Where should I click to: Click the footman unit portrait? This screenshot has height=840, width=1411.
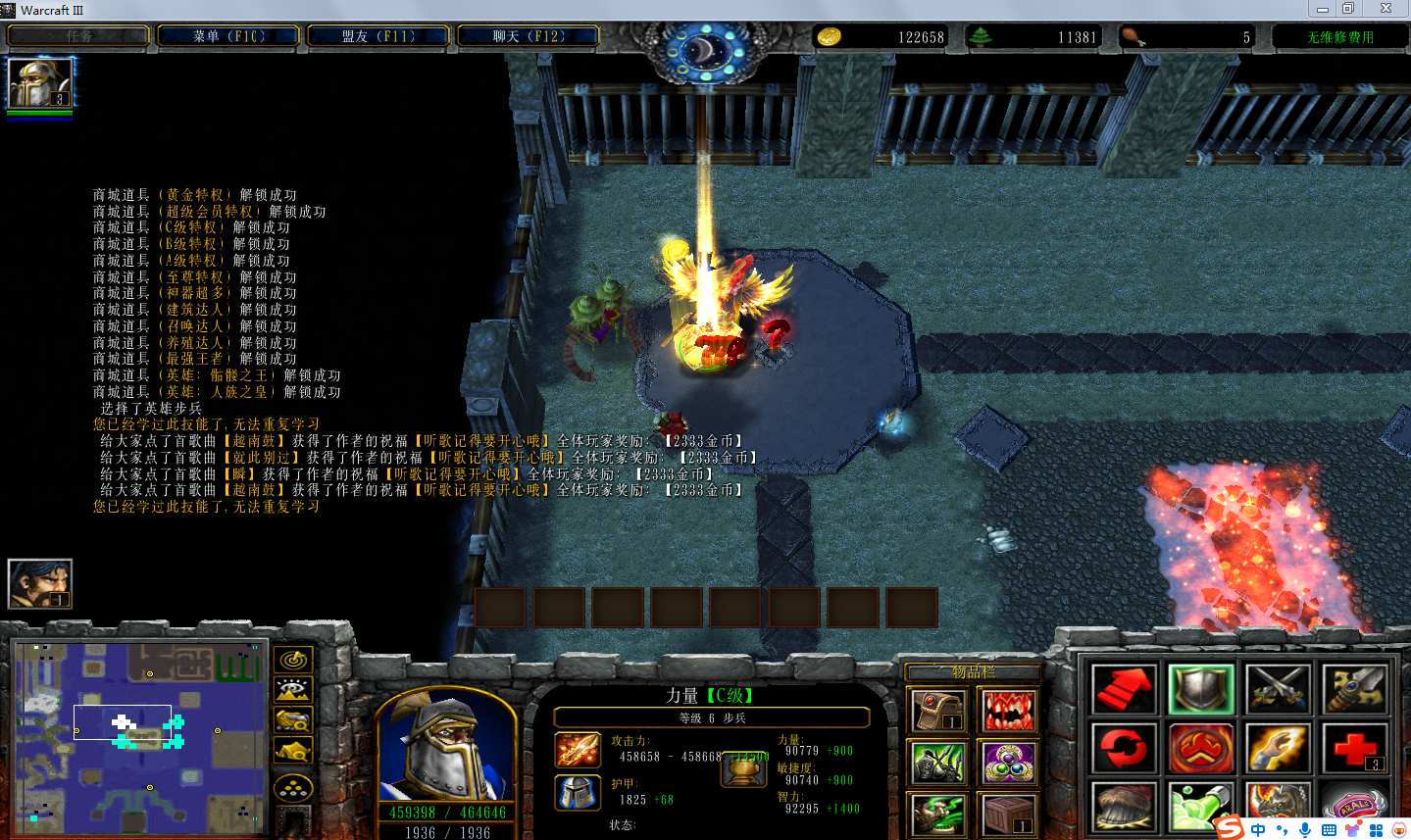pyautogui.click(x=446, y=747)
